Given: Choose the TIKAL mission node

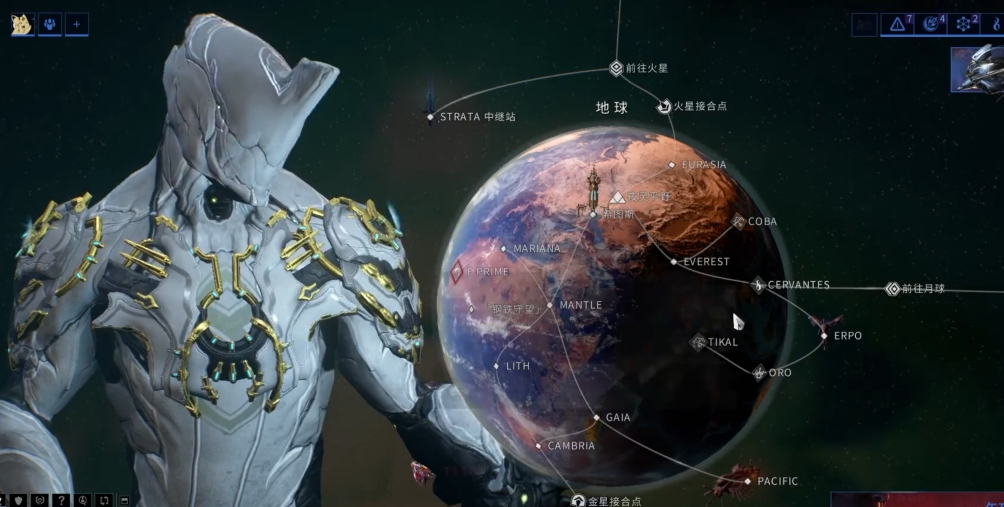Looking at the screenshot, I should [699, 342].
